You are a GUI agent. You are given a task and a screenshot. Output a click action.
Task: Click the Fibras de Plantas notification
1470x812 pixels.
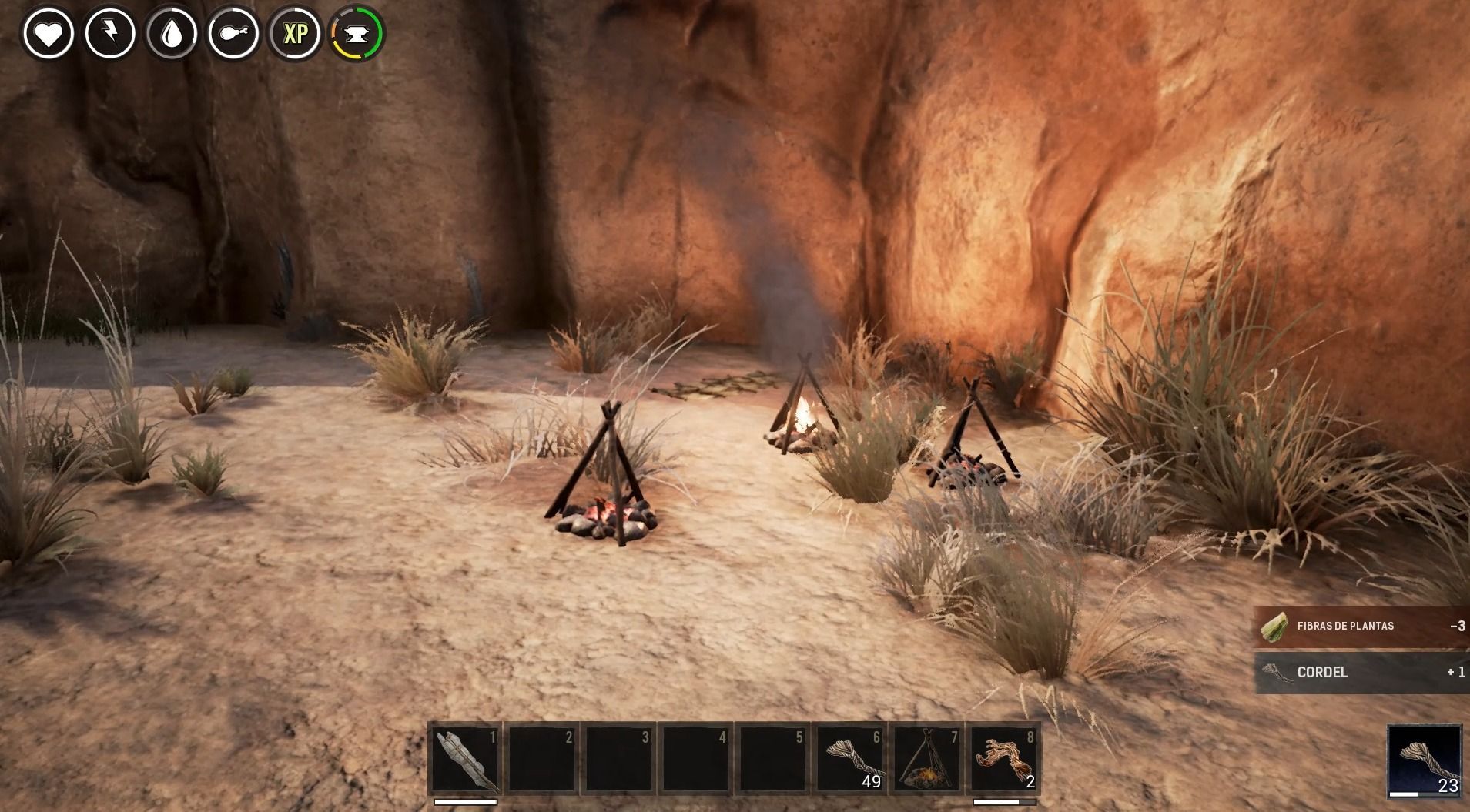click(x=1361, y=627)
